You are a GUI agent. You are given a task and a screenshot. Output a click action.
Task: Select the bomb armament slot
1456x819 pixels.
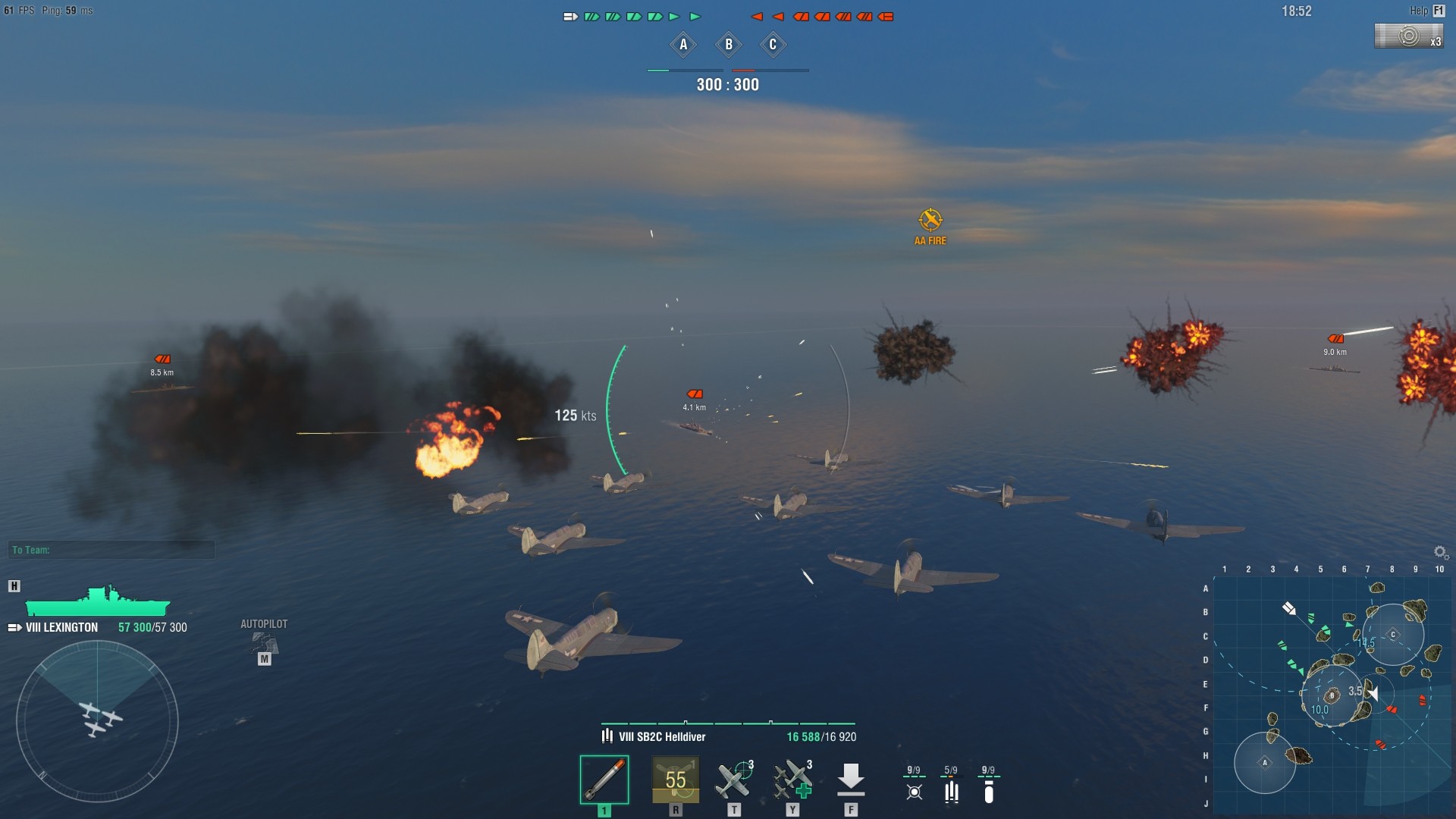(x=604, y=779)
